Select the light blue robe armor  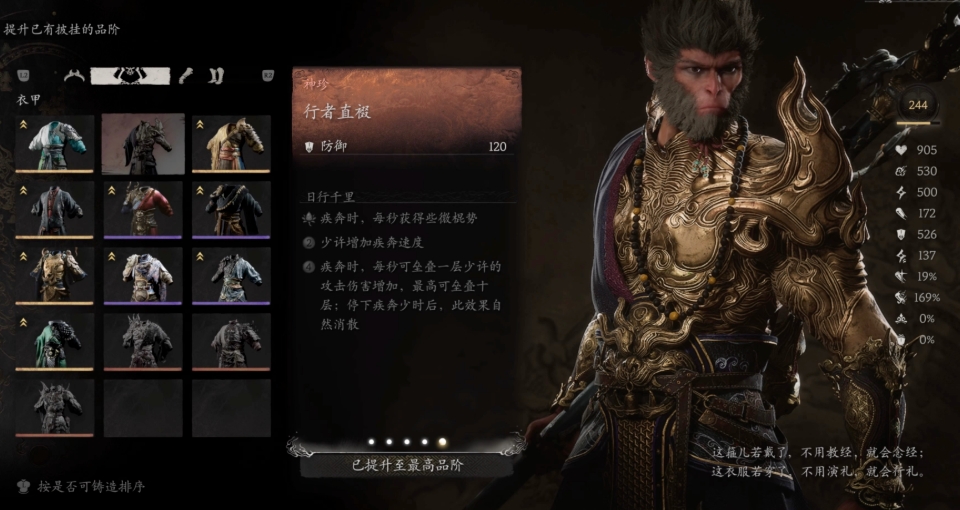(x=231, y=274)
